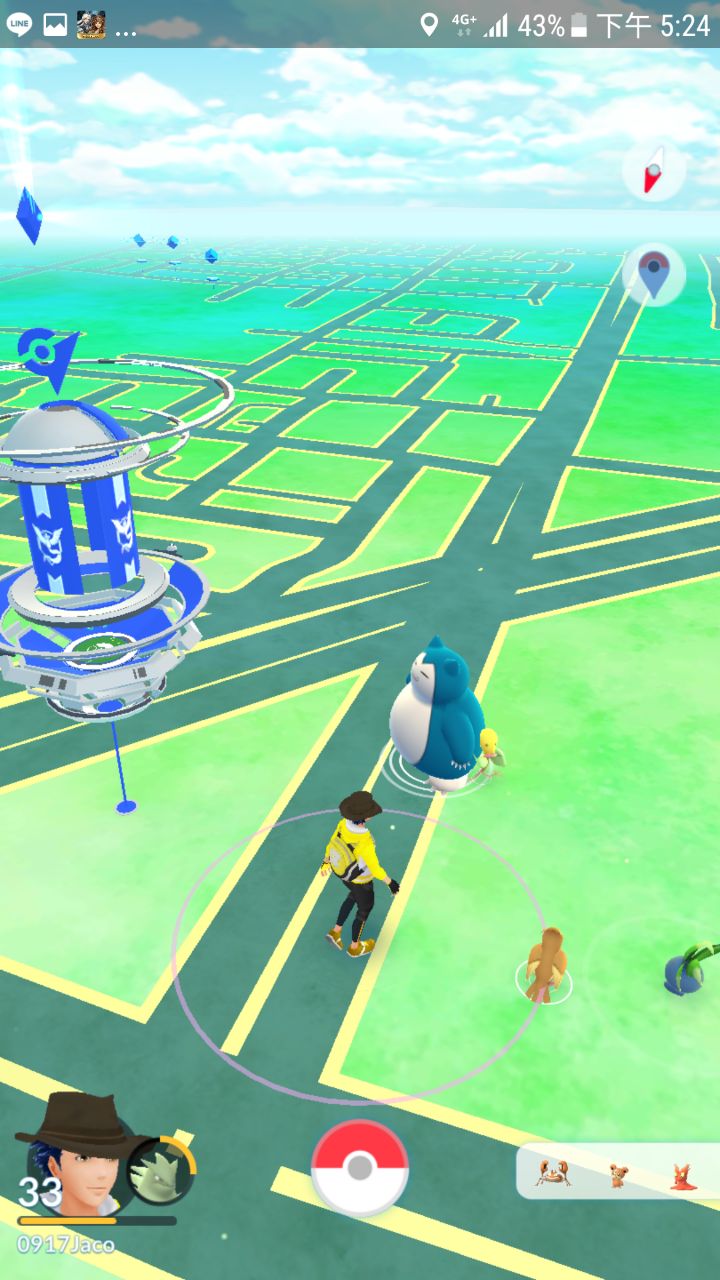Image resolution: width=720 pixels, height=1280 pixels.
Task: Open the Nearby Pokémon tracker panel
Action: (x=617, y=1172)
